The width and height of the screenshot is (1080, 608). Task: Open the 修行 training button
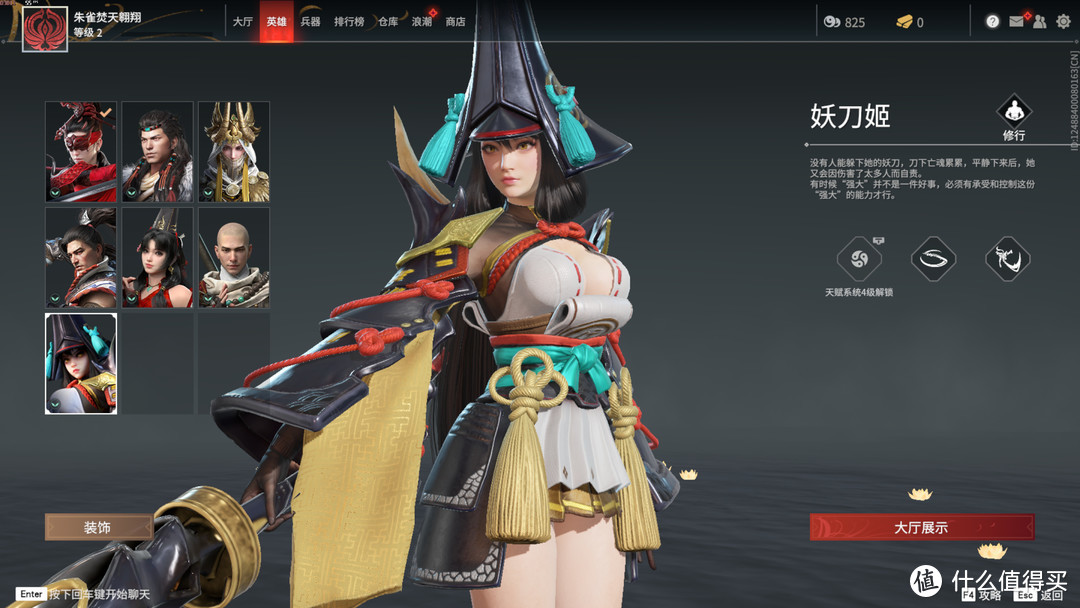[x=1014, y=118]
